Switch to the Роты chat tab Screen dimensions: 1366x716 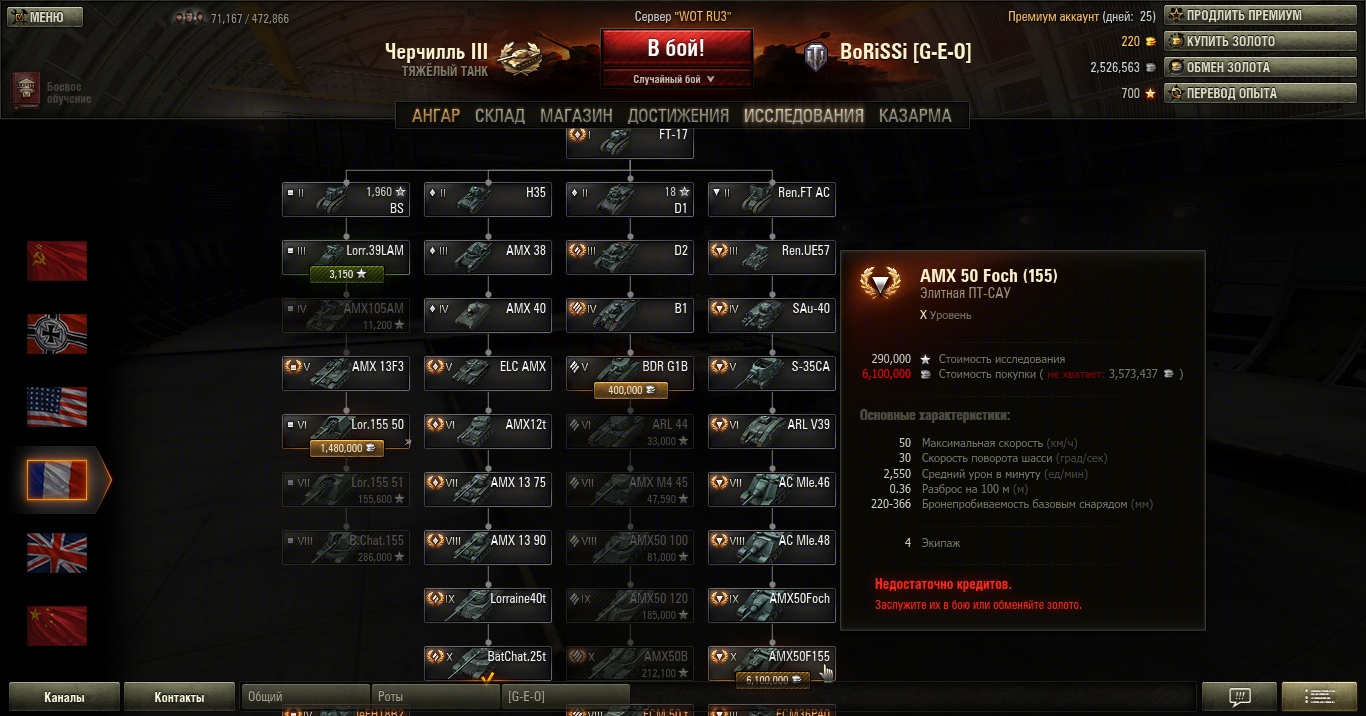point(434,697)
